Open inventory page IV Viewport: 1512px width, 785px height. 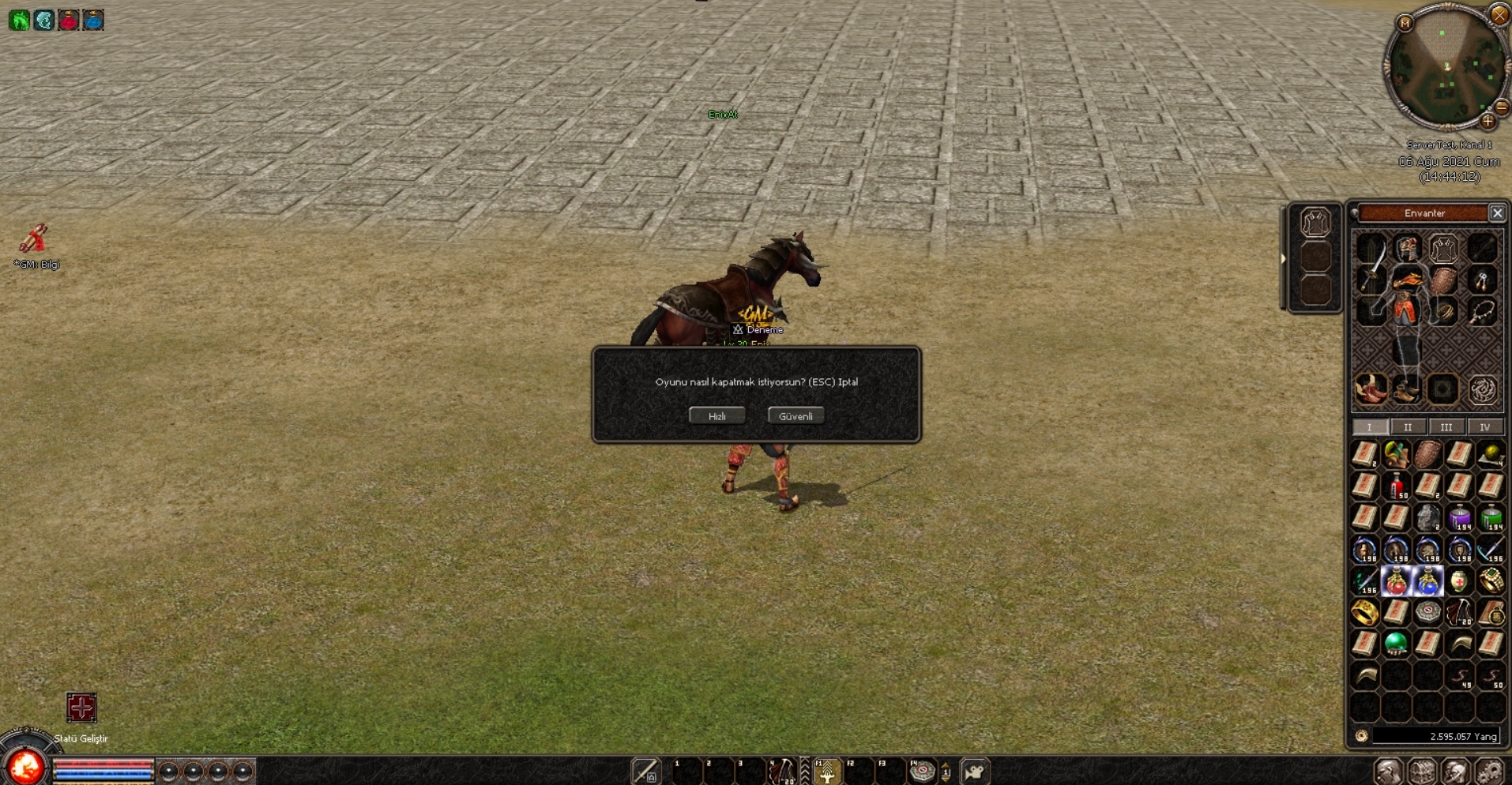click(x=1484, y=427)
